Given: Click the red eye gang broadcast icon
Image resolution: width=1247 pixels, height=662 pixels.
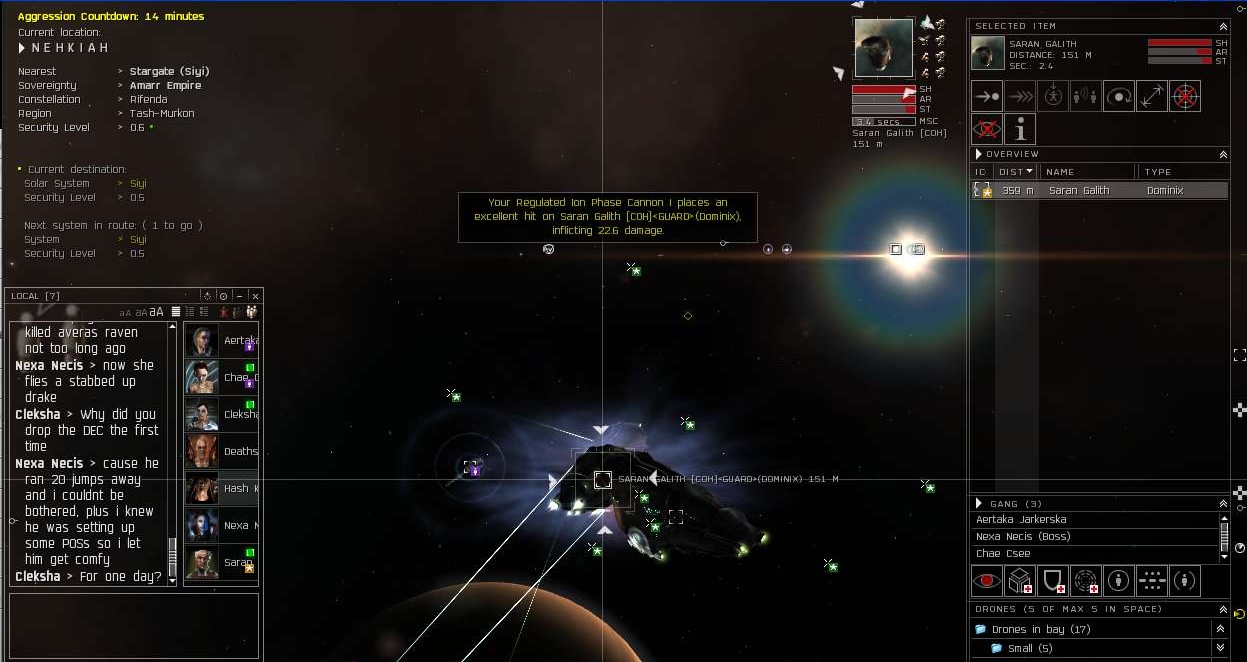Looking at the screenshot, I should tap(987, 581).
